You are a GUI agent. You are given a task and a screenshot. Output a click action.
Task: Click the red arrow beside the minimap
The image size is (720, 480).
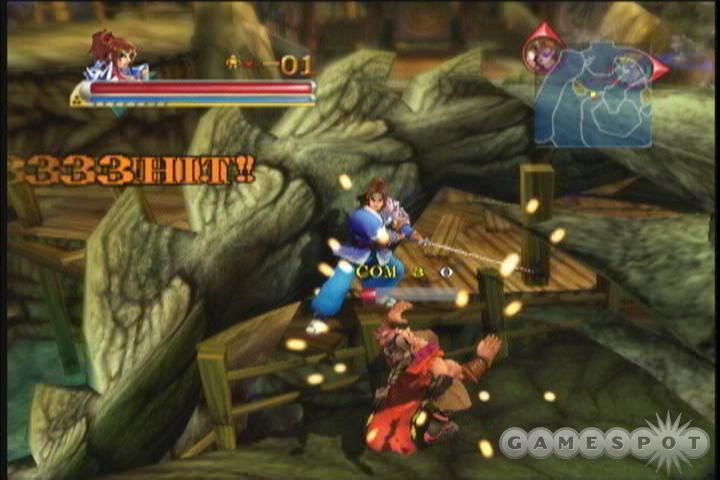pos(659,68)
